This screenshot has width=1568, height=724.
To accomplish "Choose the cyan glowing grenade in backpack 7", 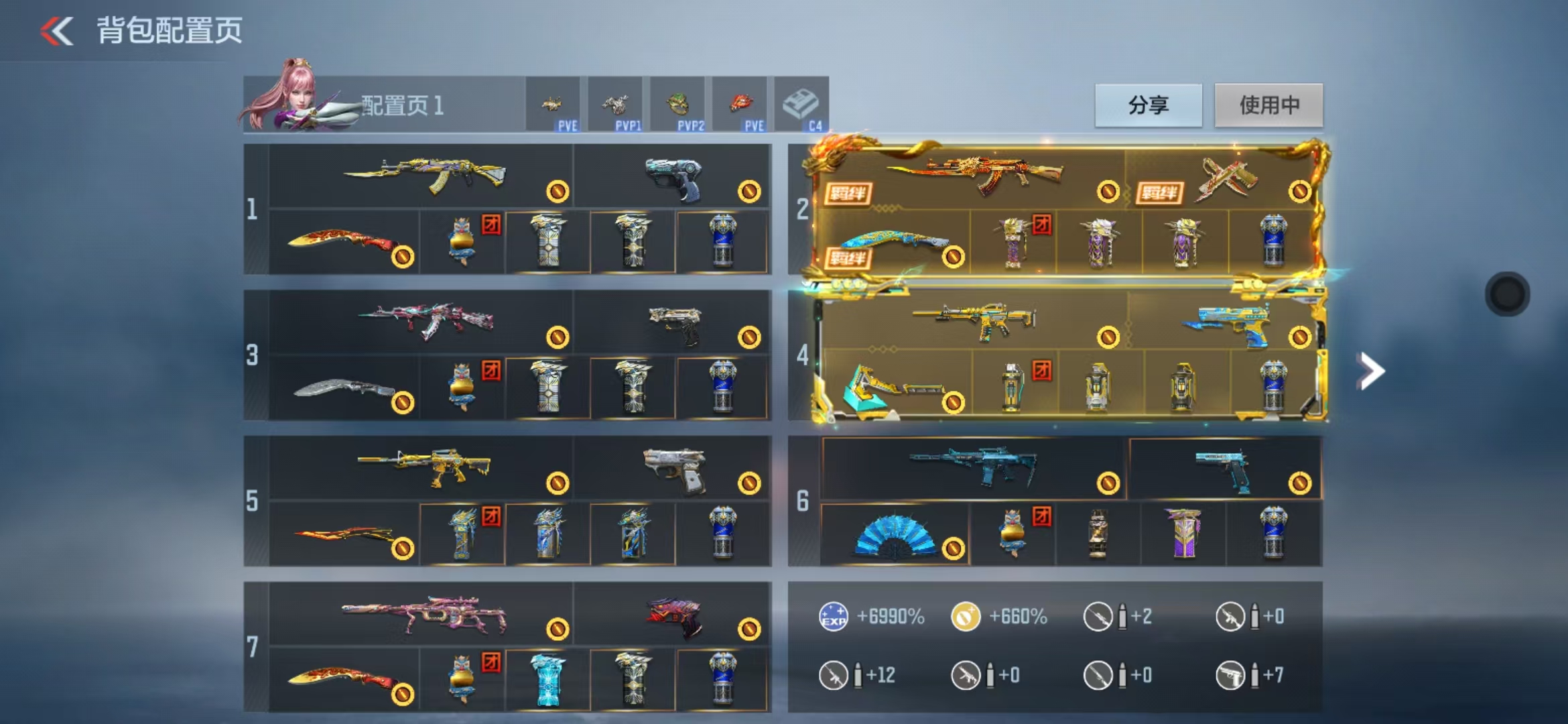I will click(547, 679).
